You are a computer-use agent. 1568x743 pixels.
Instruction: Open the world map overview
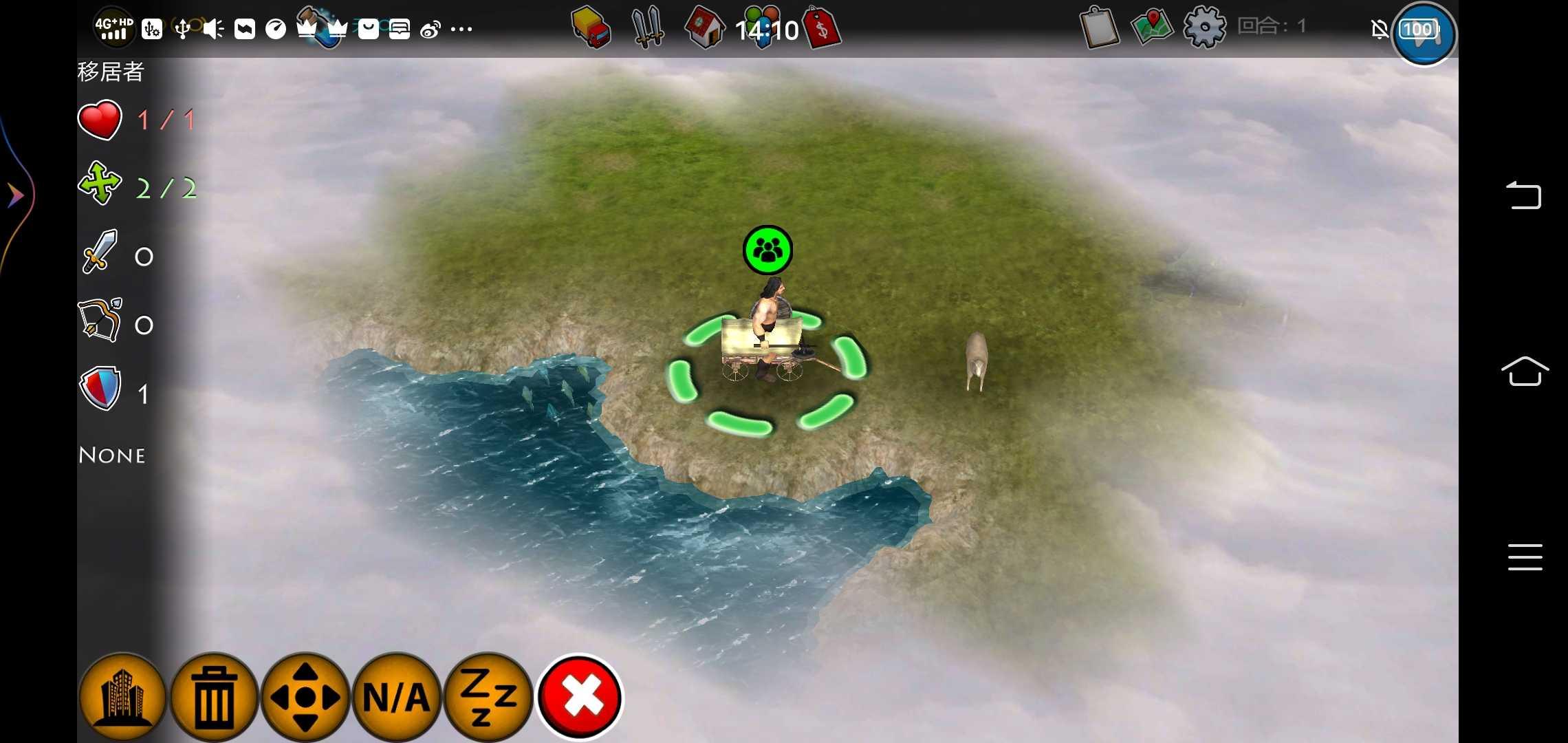point(1151,28)
